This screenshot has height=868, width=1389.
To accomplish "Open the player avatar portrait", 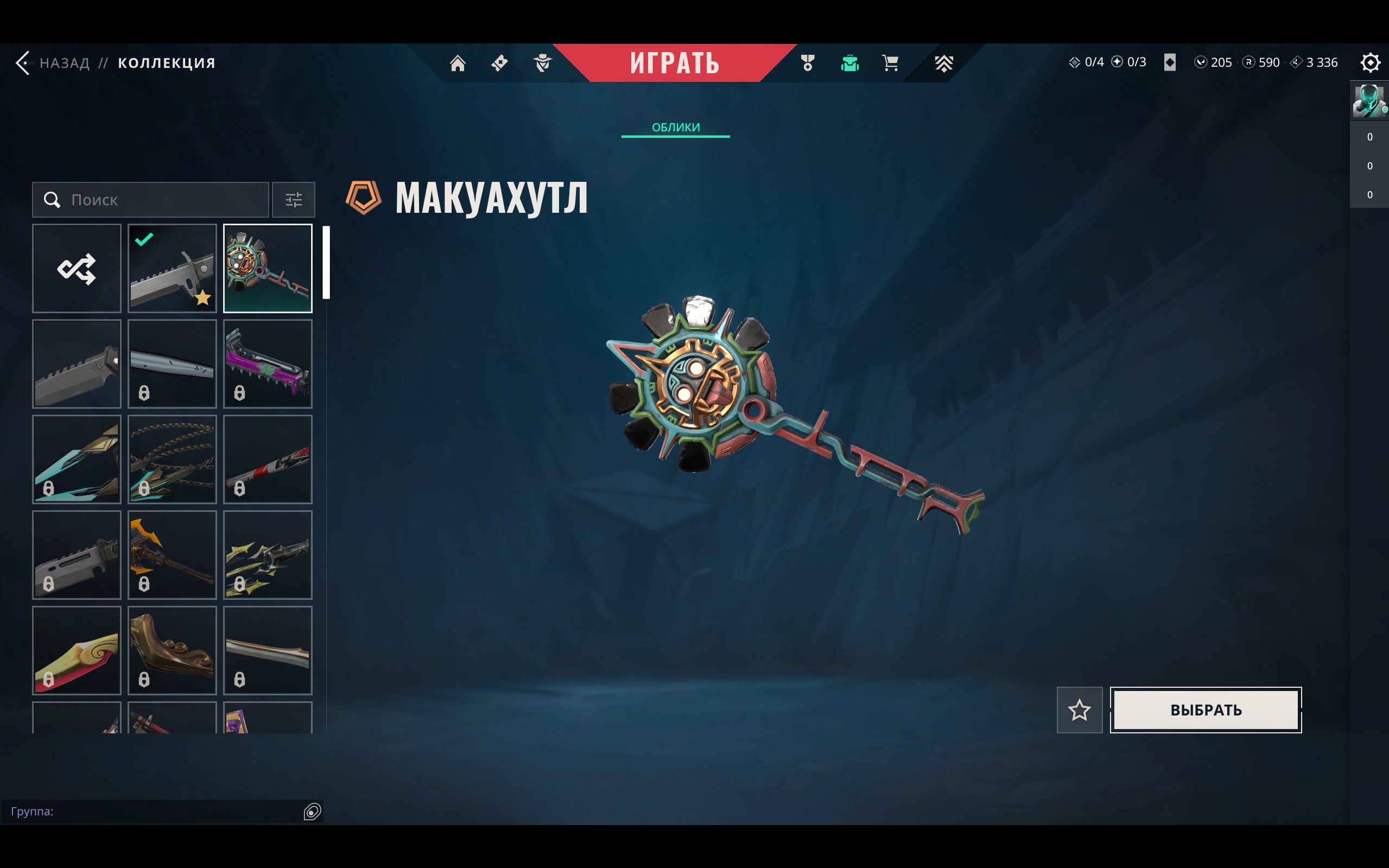I will tap(1368, 101).
